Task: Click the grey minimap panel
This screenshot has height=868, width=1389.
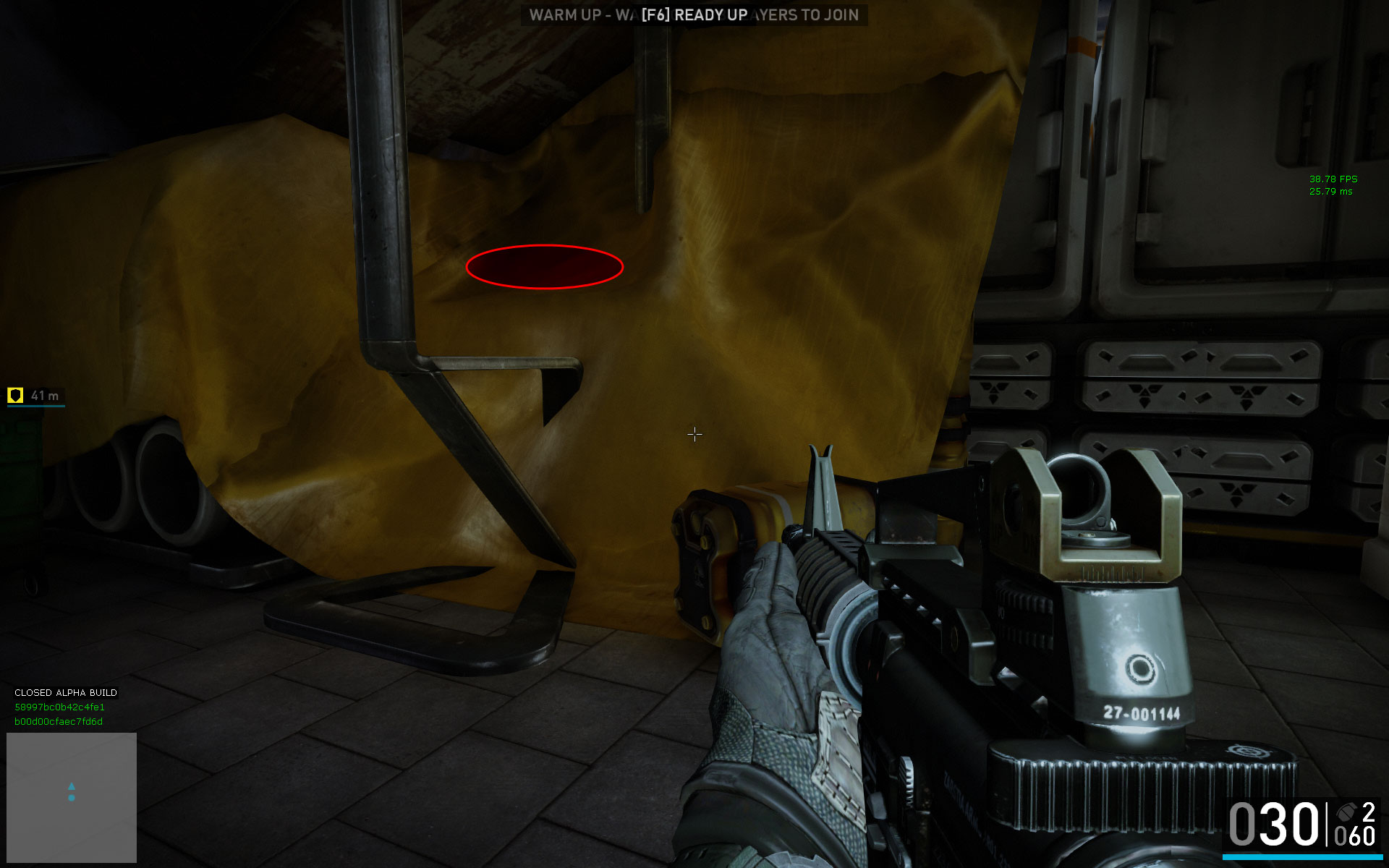Action: [72, 797]
